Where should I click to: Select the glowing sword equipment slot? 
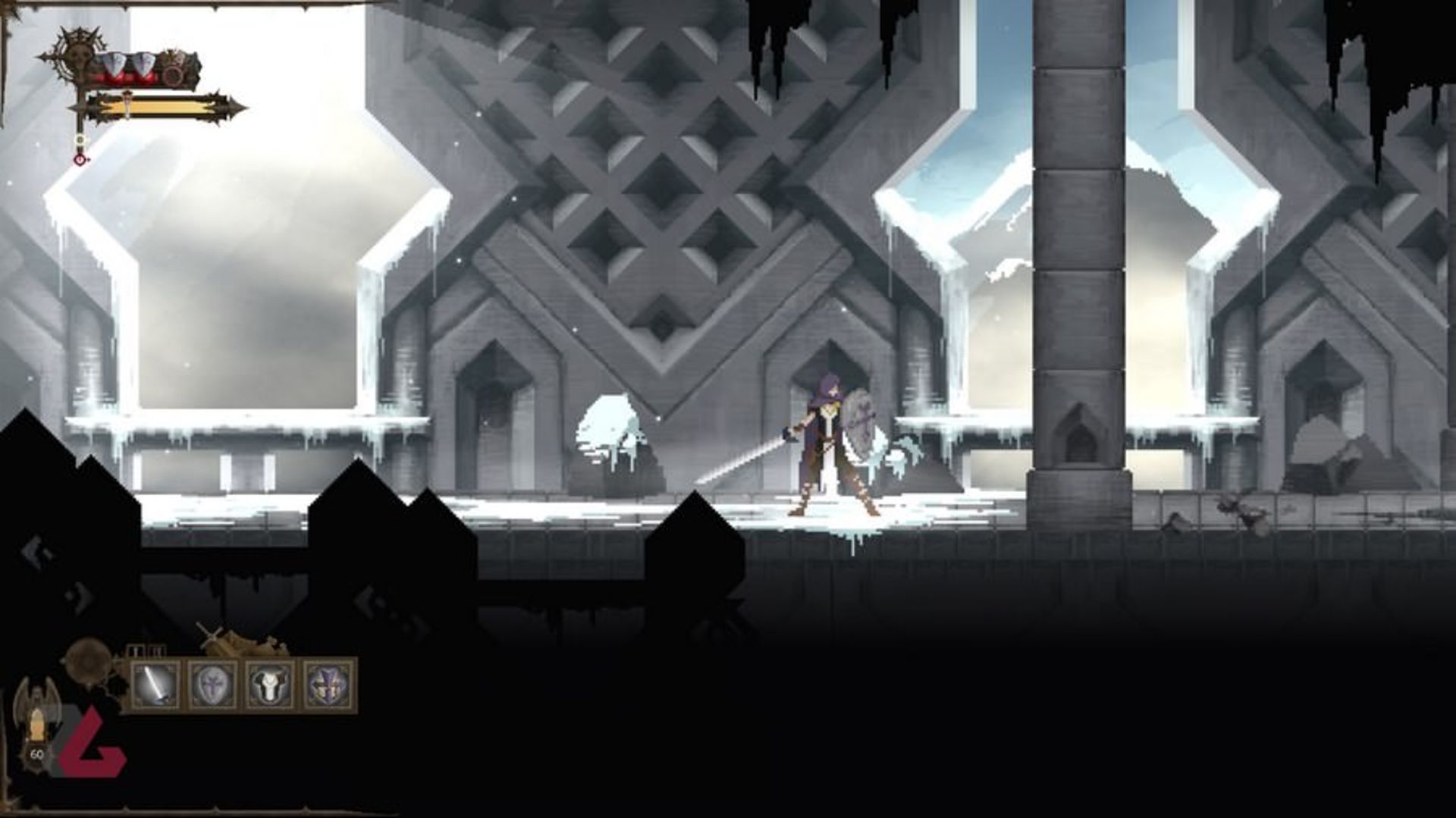click(x=157, y=685)
